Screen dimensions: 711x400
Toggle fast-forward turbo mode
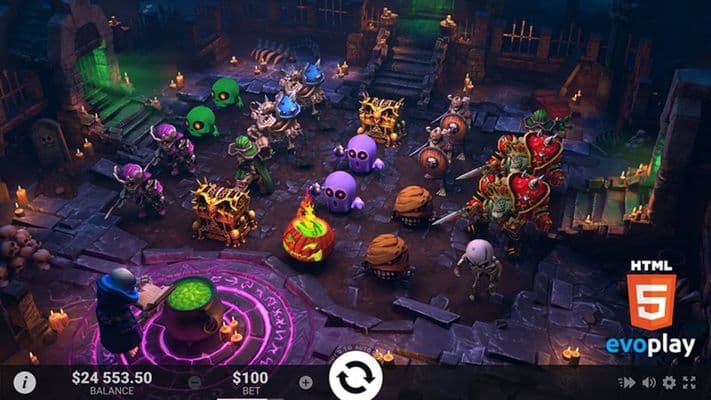[628, 382]
